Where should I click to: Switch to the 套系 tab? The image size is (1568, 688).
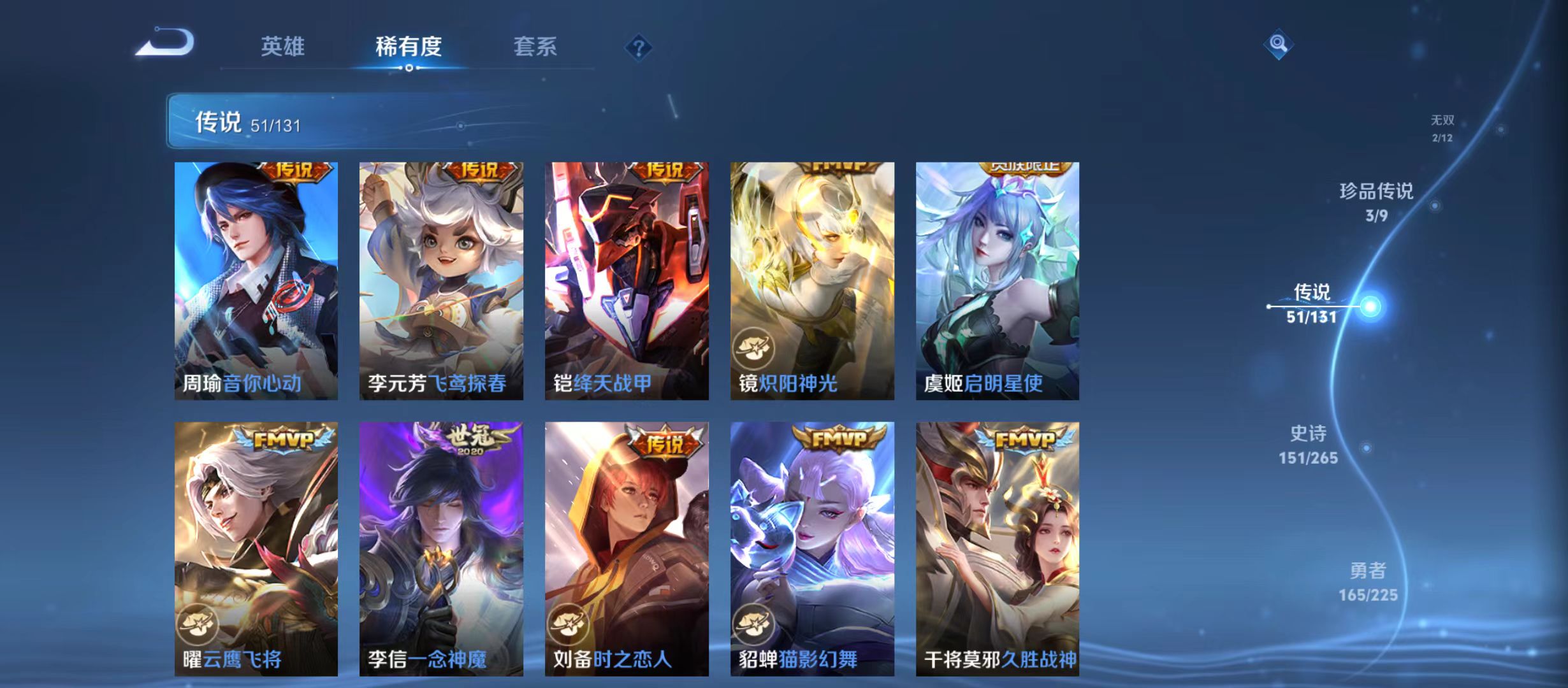(537, 46)
